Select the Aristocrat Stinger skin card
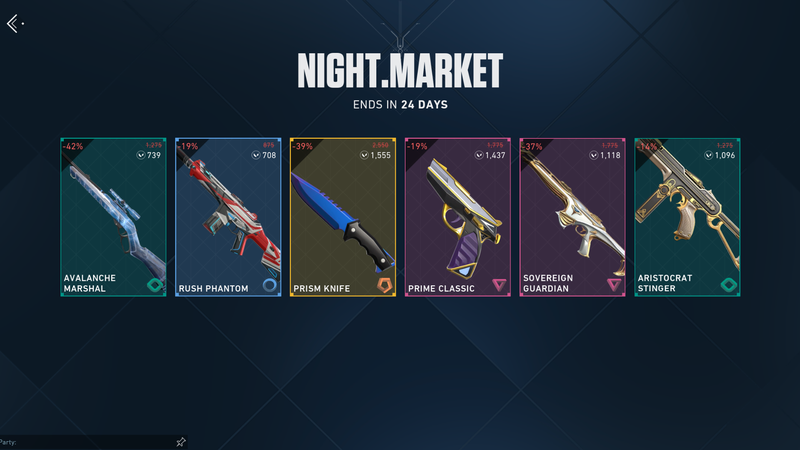The width and height of the screenshot is (800, 450). [x=687, y=217]
